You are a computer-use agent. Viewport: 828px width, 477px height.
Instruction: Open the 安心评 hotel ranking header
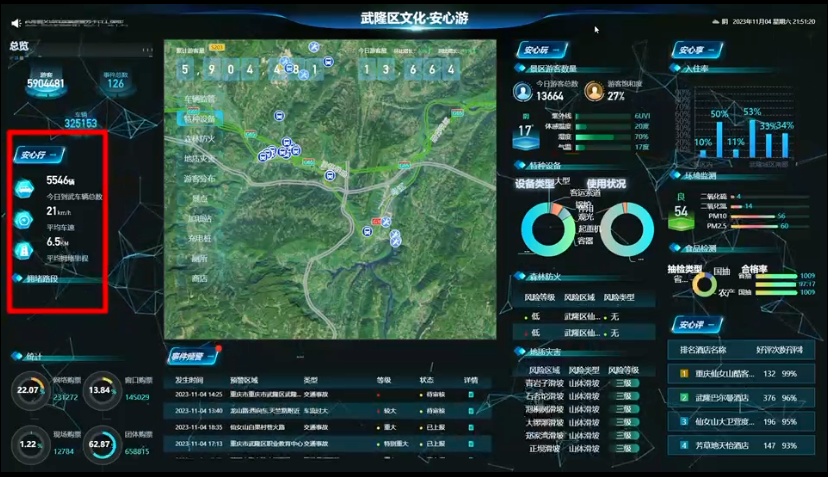[x=692, y=324]
